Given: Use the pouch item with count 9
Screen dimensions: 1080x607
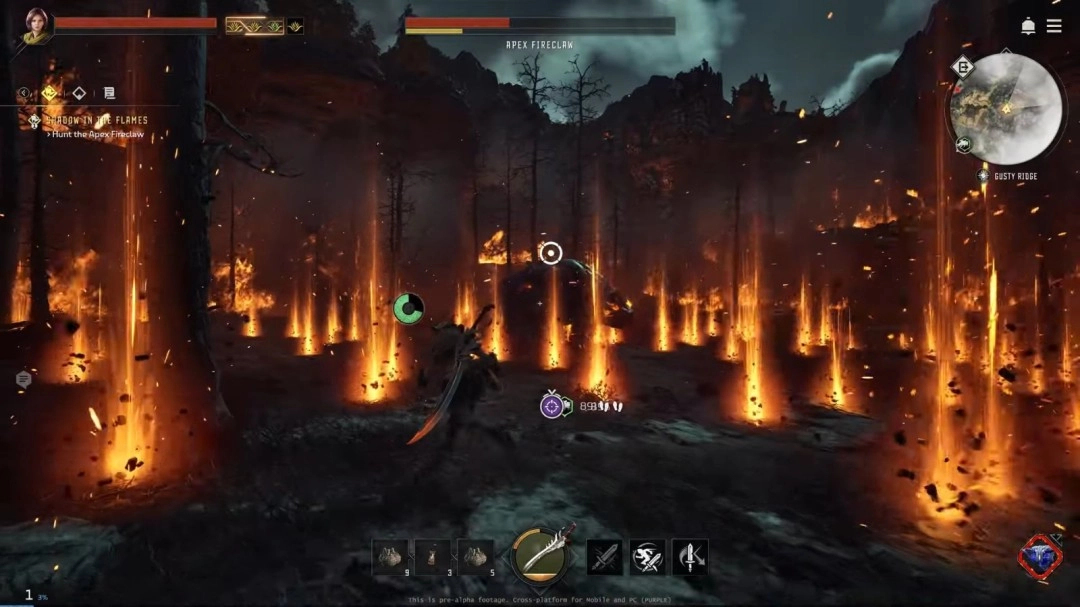Looking at the screenshot, I should 390,557.
